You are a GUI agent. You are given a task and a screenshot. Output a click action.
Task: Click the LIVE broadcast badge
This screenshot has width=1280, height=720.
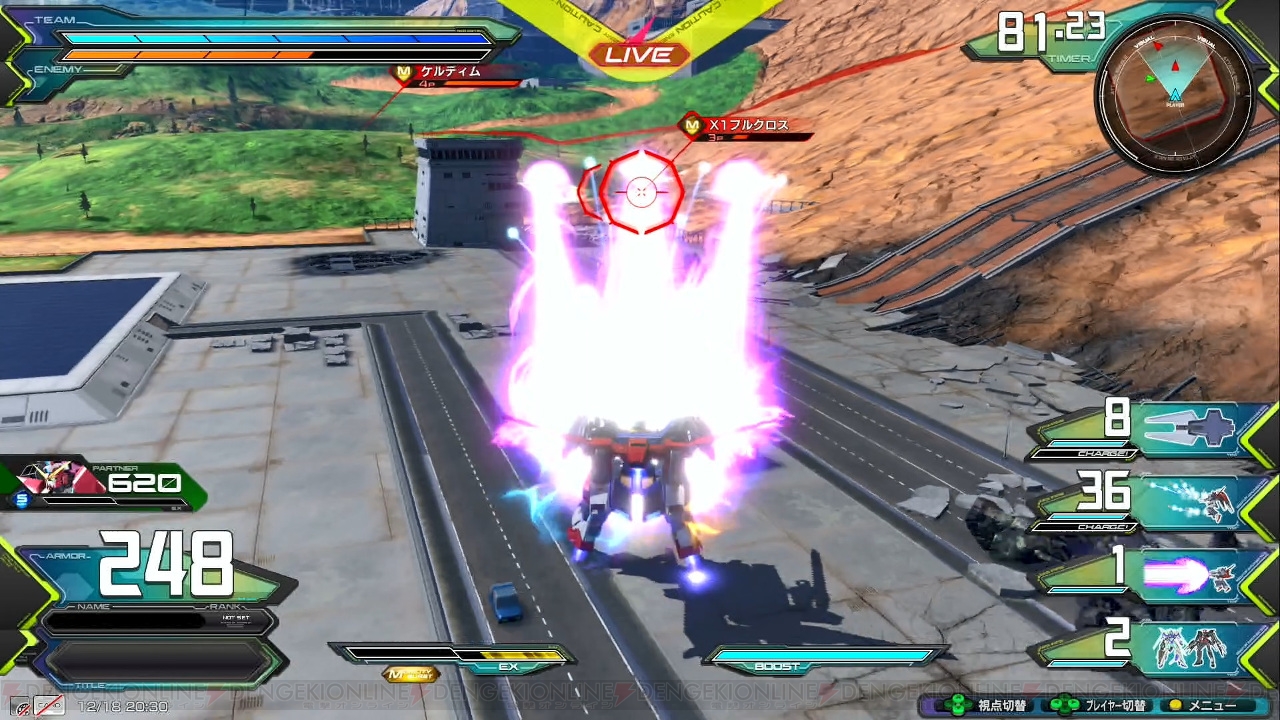point(640,55)
